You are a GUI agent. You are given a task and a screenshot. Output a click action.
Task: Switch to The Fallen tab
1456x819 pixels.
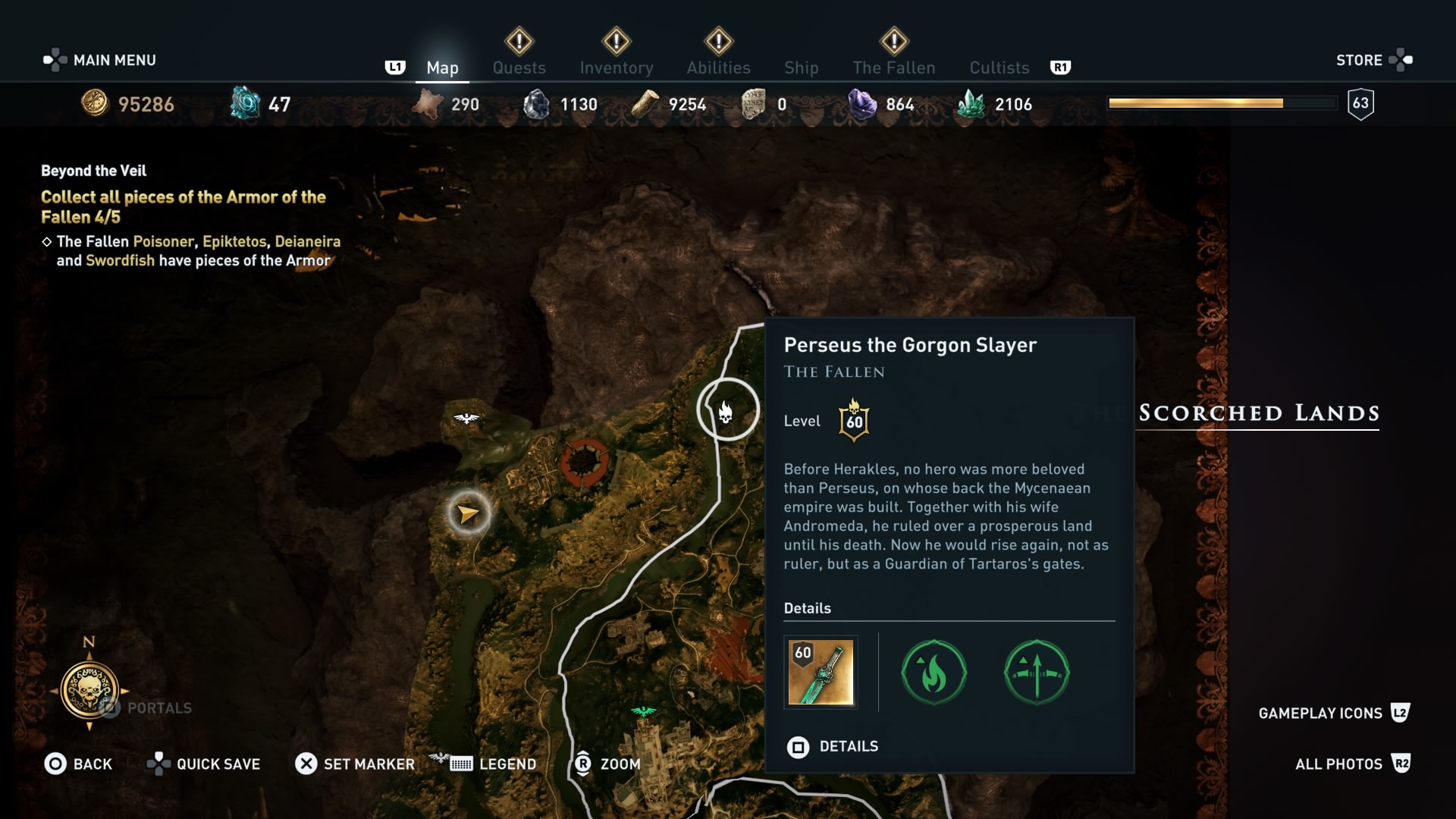[x=894, y=67]
